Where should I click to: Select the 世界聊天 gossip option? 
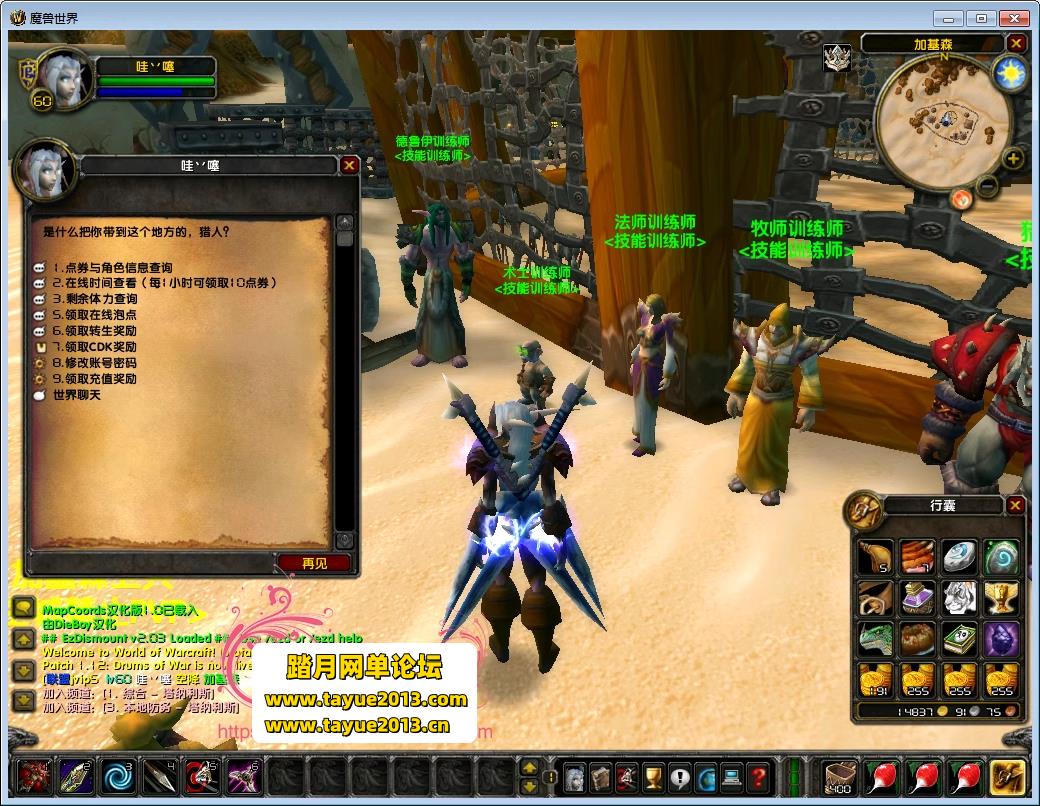point(77,395)
